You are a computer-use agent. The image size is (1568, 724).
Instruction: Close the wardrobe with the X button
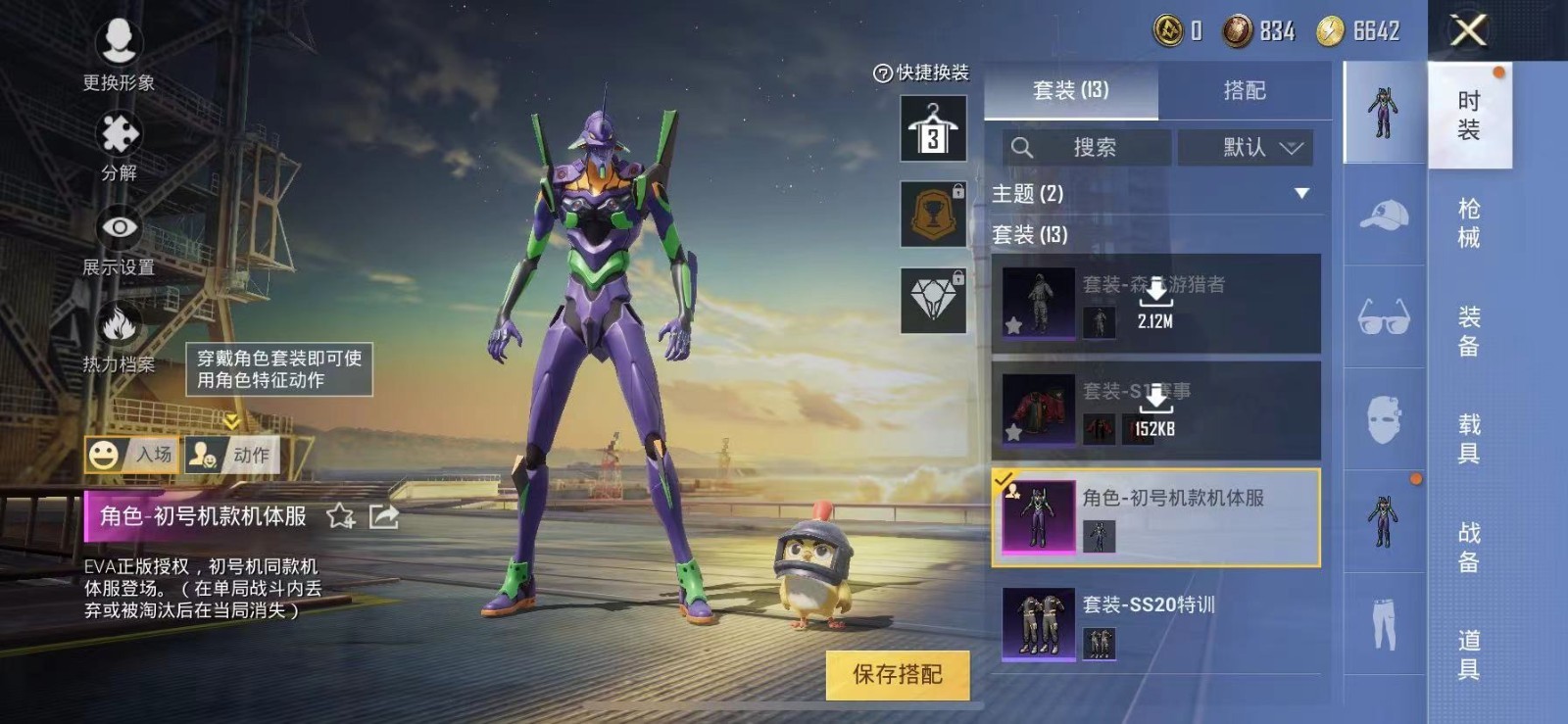1468,30
